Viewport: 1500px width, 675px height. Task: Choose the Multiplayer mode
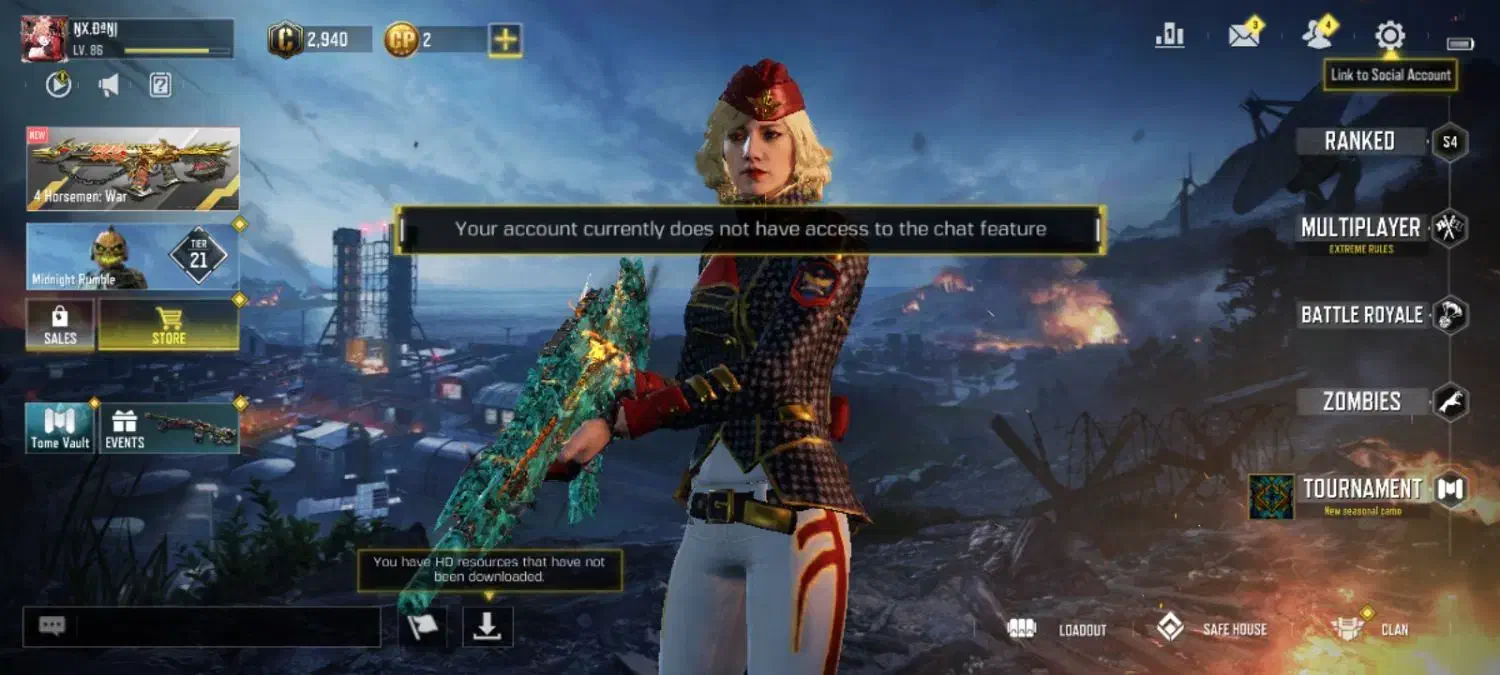point(1360,228)
